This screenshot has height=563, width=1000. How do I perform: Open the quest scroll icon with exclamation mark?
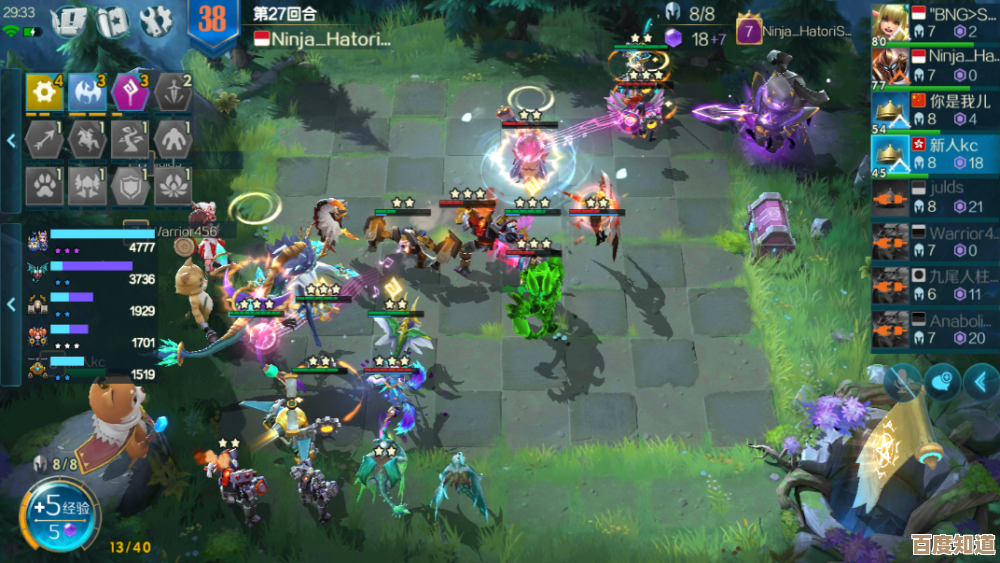pyautogui.click(x=71, y=19)
